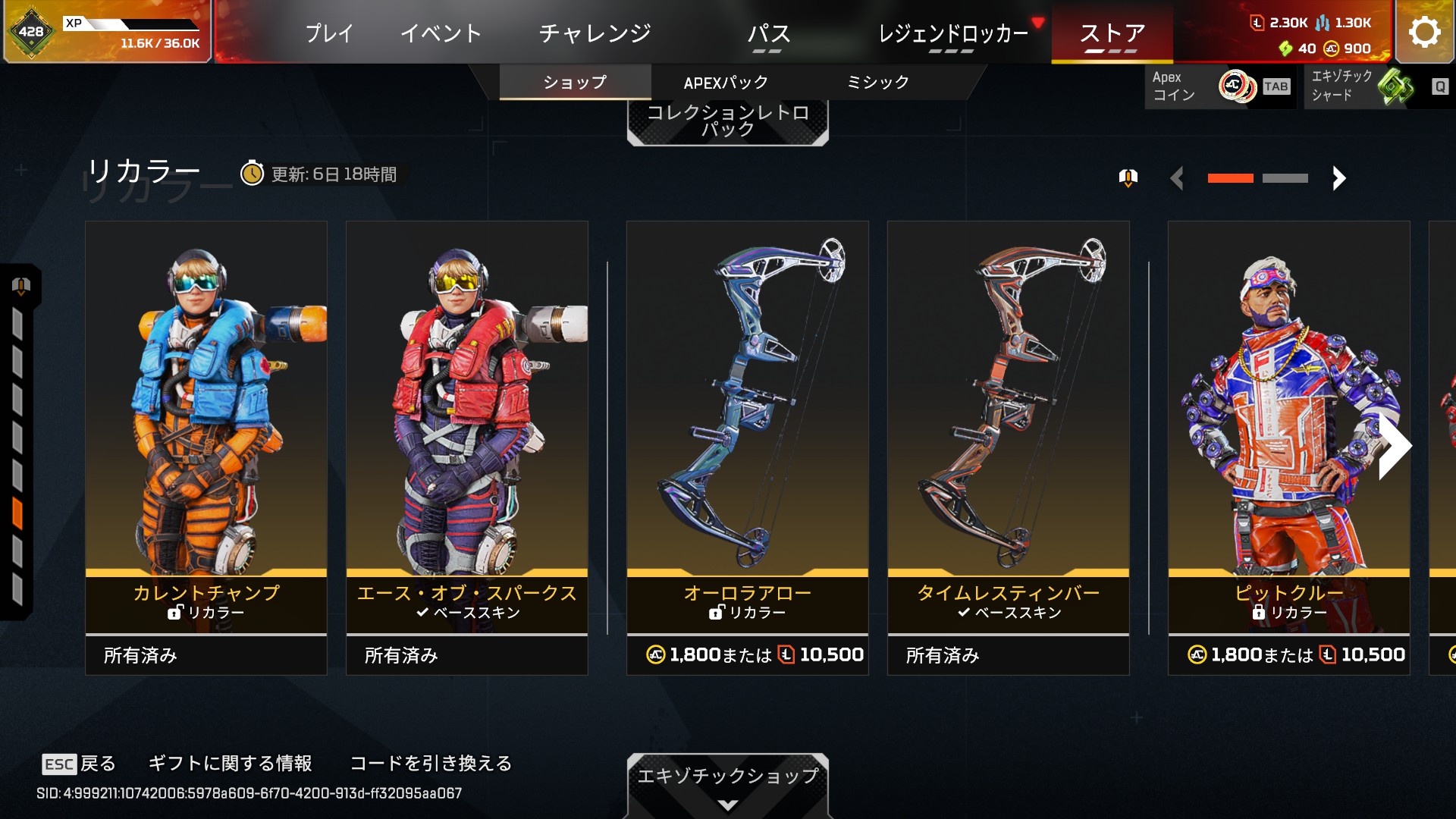Select the ストア tab

(x=1112, y=33)
